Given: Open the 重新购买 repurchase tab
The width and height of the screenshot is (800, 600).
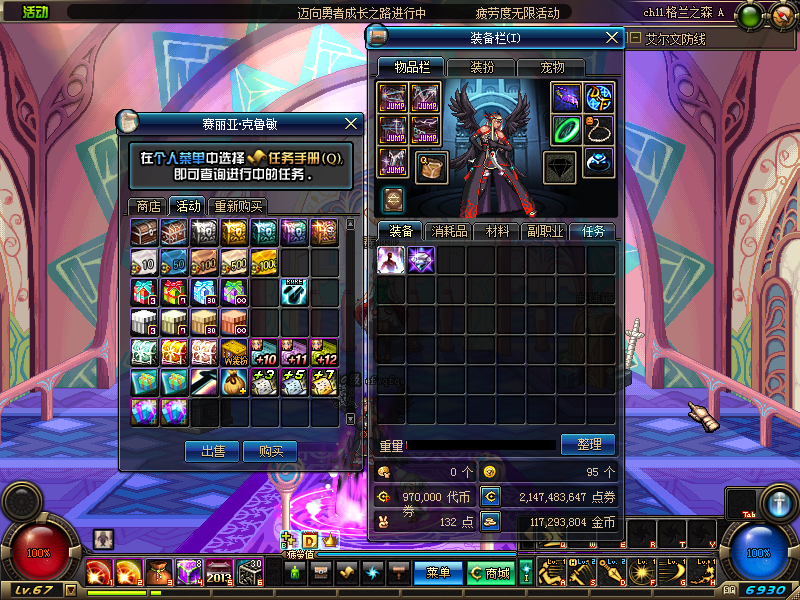Looking at the screenshot, I should pyautogui.click(x=238, y=206).
